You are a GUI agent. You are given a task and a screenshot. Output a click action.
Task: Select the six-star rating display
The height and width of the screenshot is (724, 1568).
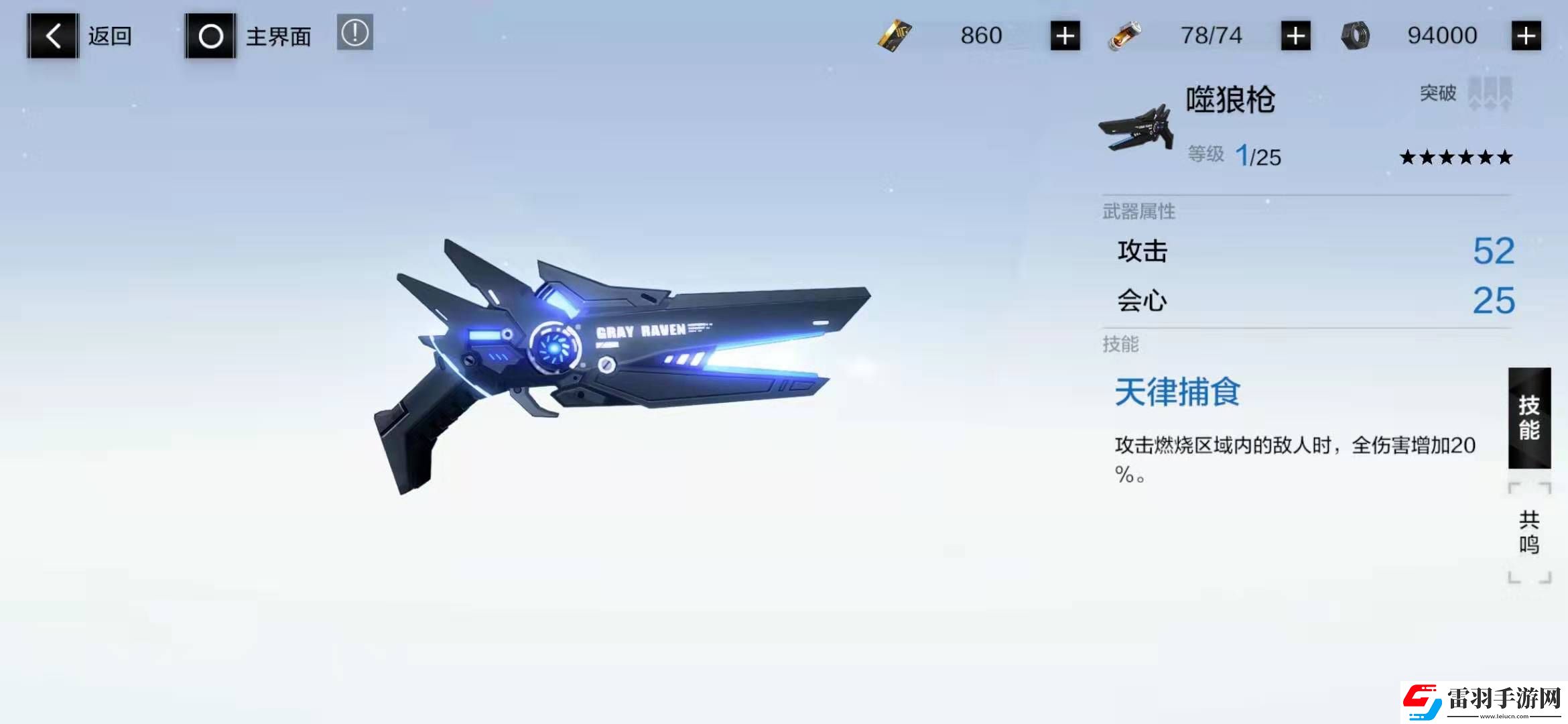click(1457, 158)
